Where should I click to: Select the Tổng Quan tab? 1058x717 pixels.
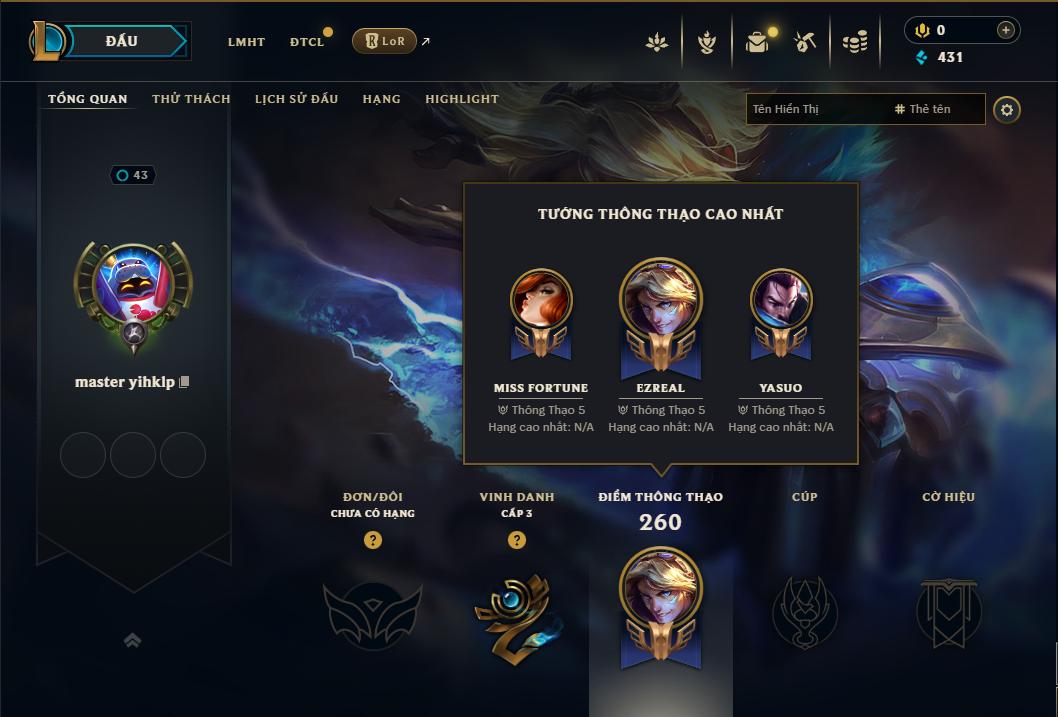(88, 99)
